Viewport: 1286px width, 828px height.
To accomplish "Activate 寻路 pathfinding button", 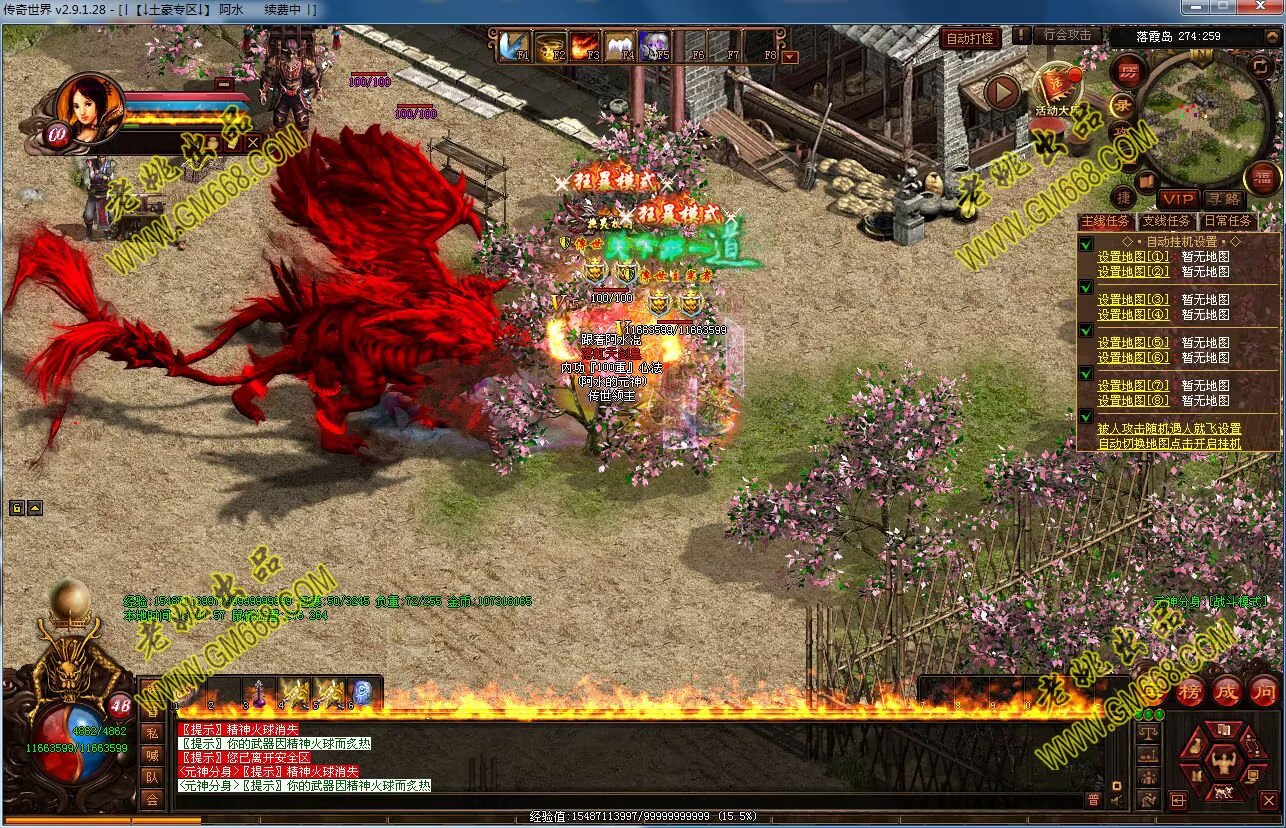I will click(1223, 200).
